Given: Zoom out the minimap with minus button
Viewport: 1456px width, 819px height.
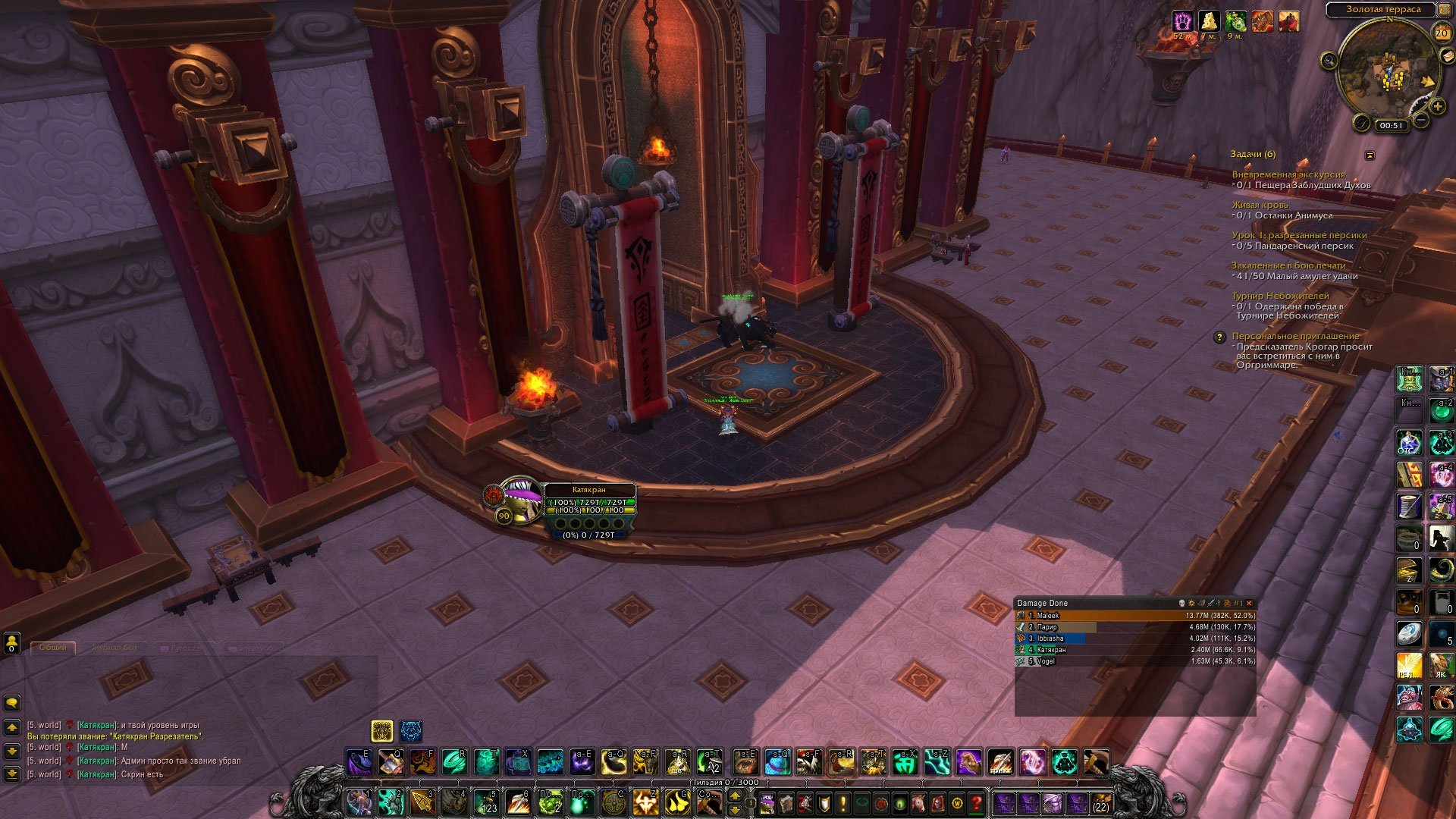Looking at the screenshot, I should (1421, 121).
